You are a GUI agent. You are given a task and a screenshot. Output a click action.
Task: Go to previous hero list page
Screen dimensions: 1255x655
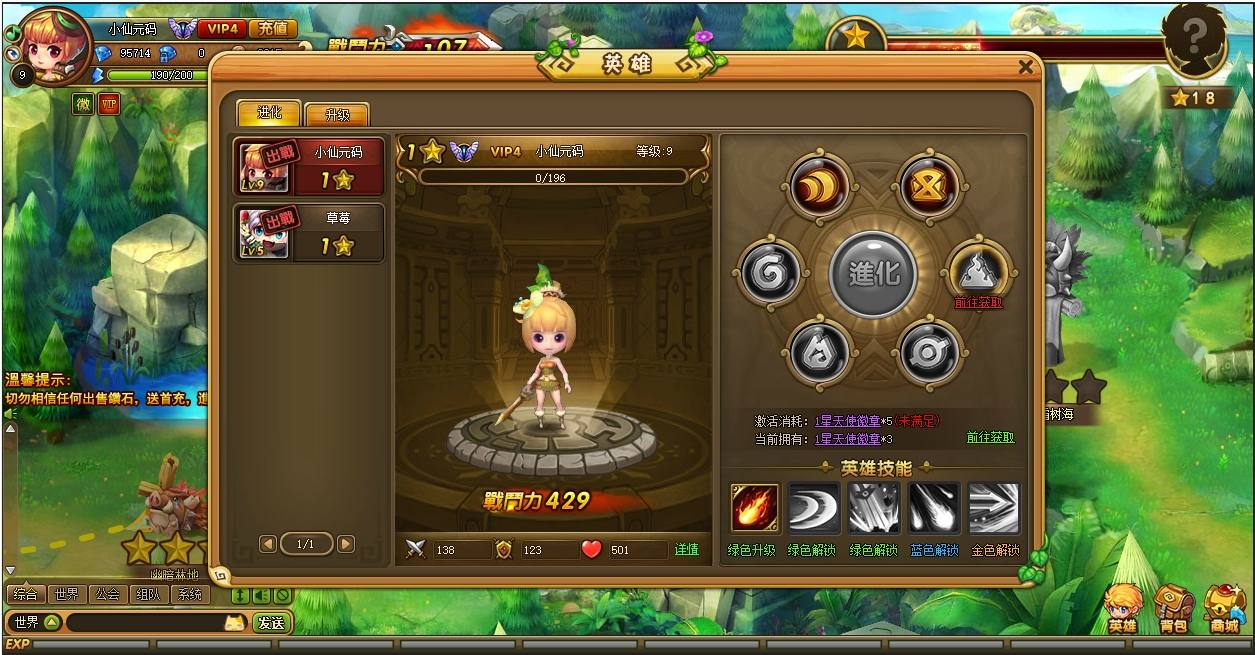pos(268,544)
